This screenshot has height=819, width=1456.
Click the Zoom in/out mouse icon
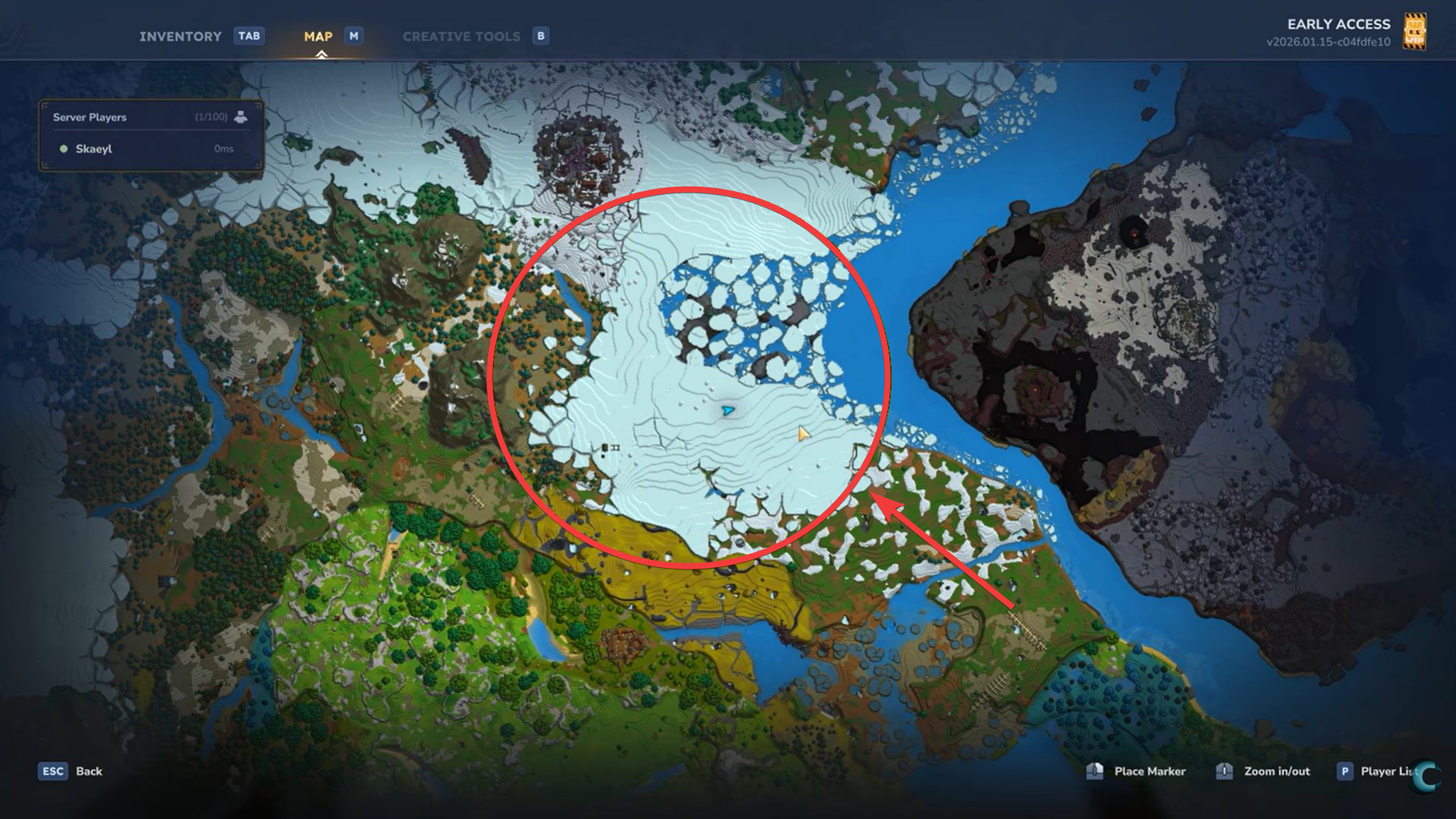pos(1224,771)
